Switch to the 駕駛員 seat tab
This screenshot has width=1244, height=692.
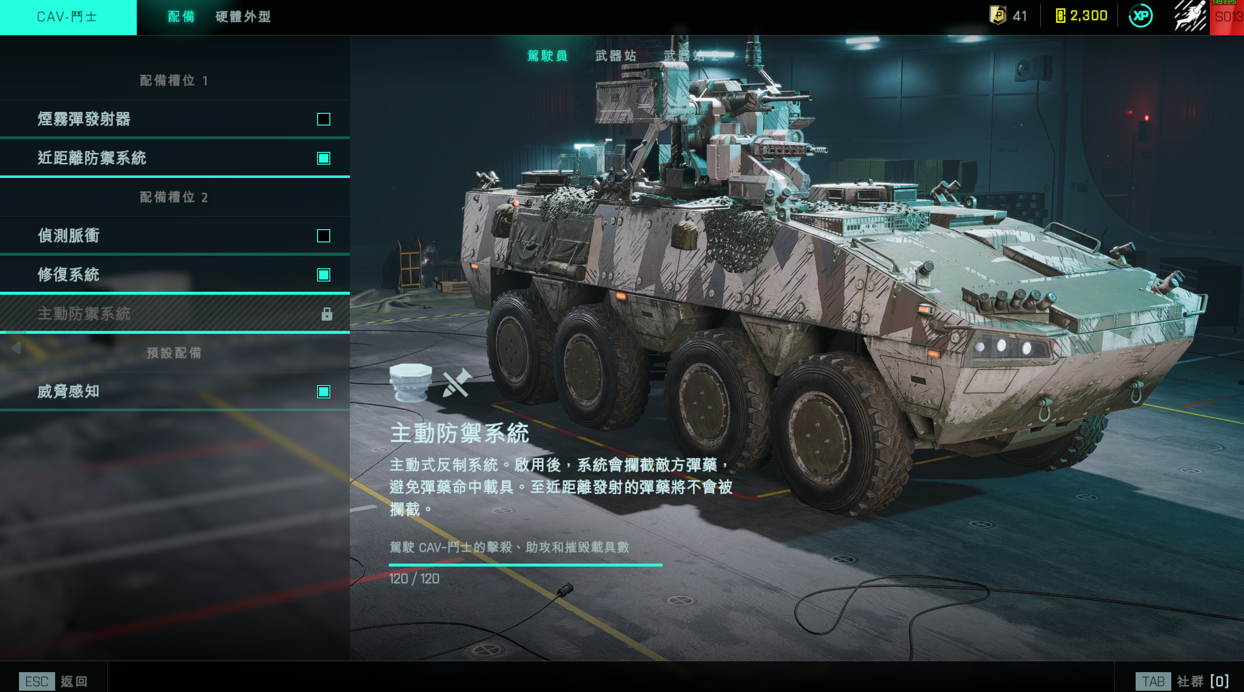click(547, 56)
